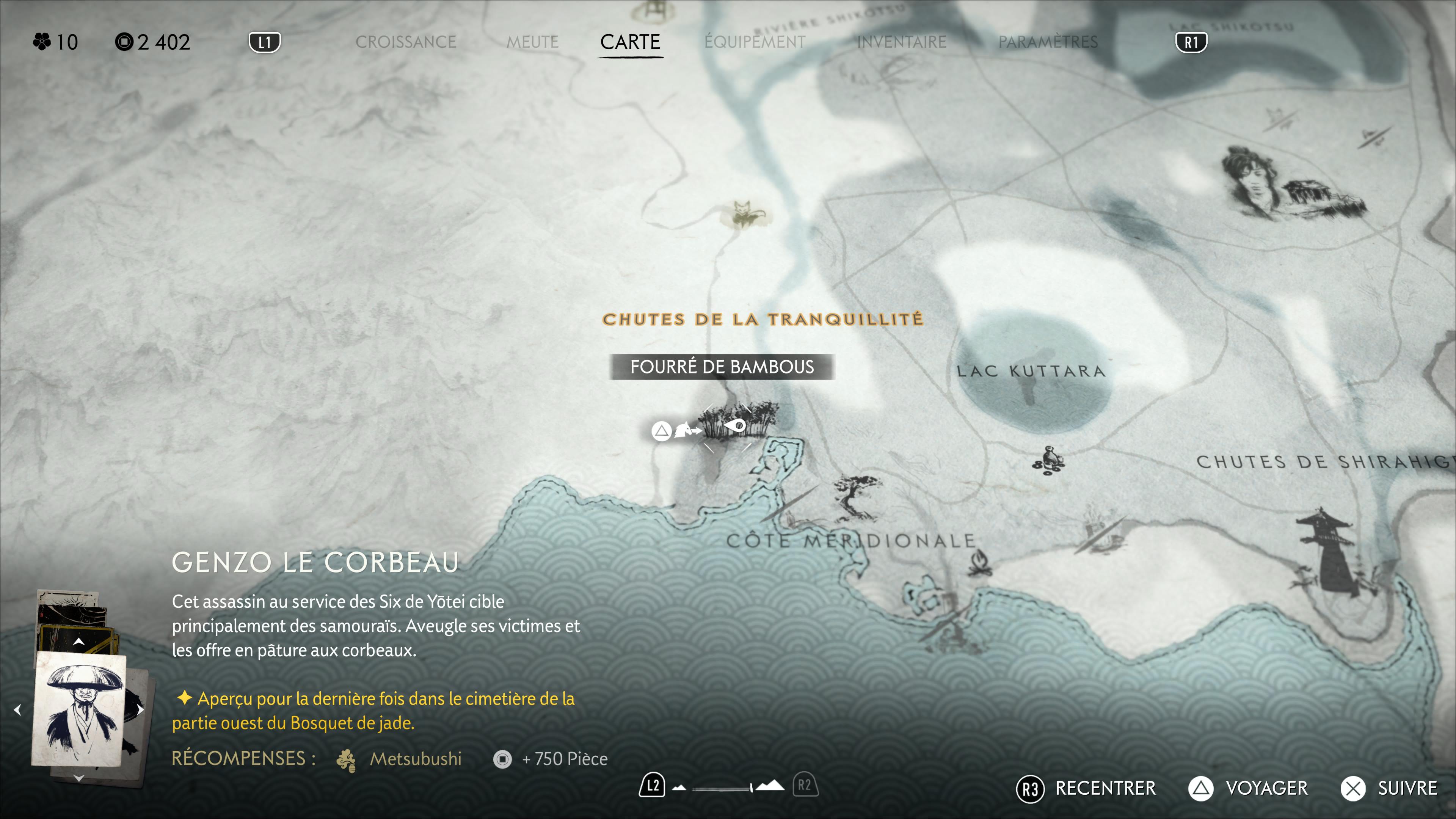Image resolution: width=1456 pixels, height=819 pixels.
Task: Show the previous bounty card with left arrow
Action: tap(17, 709)
